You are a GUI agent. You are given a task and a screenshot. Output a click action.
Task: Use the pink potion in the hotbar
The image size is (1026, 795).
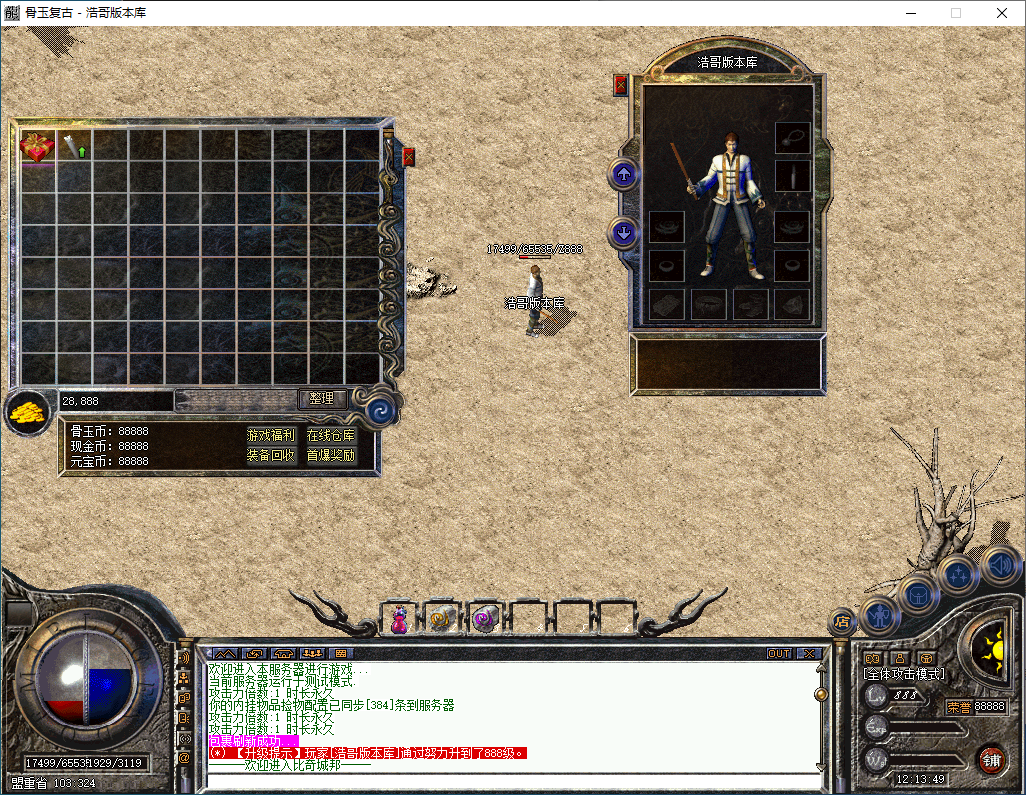pos(399,619)
